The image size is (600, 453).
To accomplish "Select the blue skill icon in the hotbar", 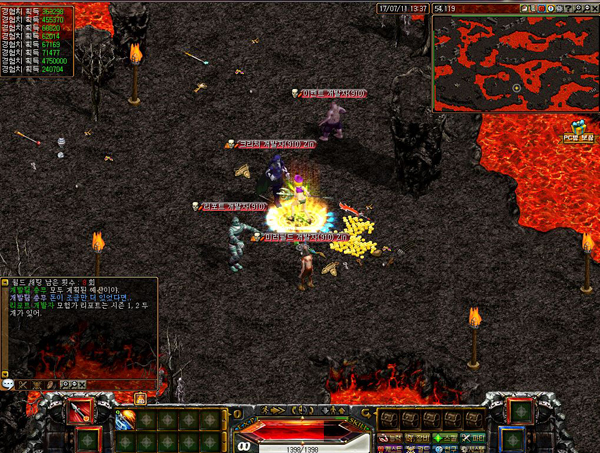I will [x=127, y=420].
